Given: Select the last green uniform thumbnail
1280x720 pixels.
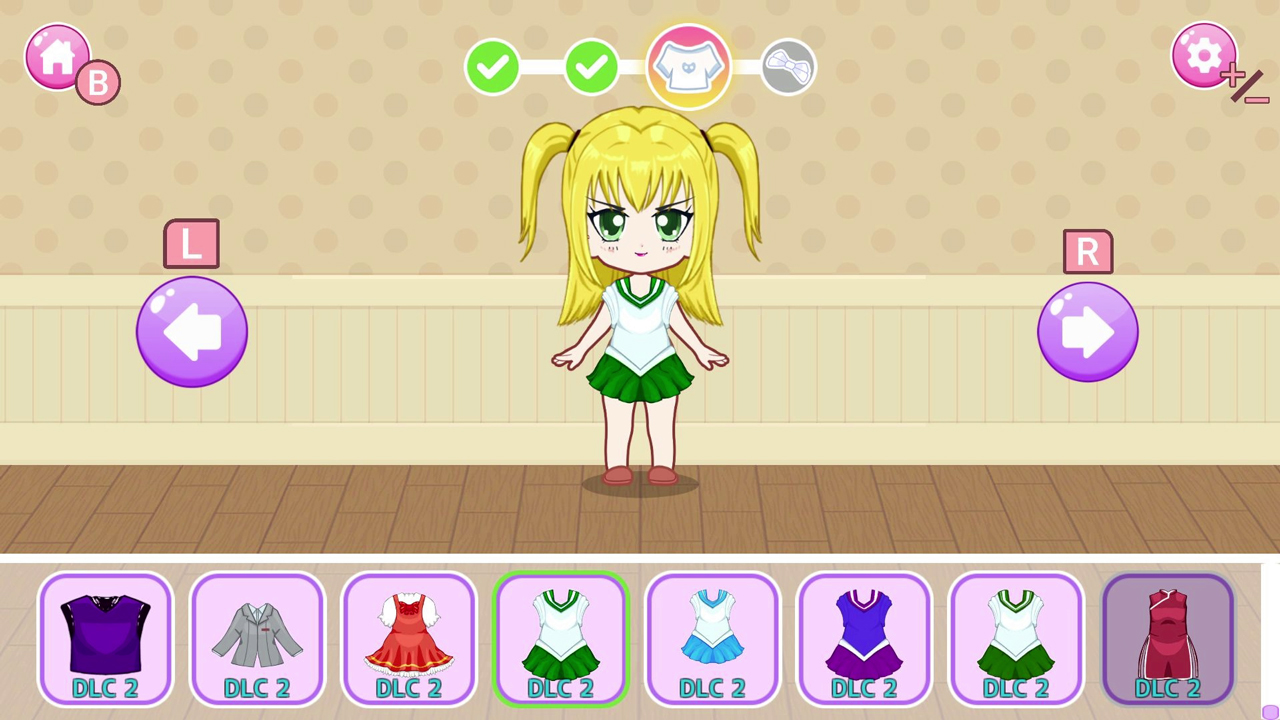Looking at the screenshot, I should (x=1017, y=637).
